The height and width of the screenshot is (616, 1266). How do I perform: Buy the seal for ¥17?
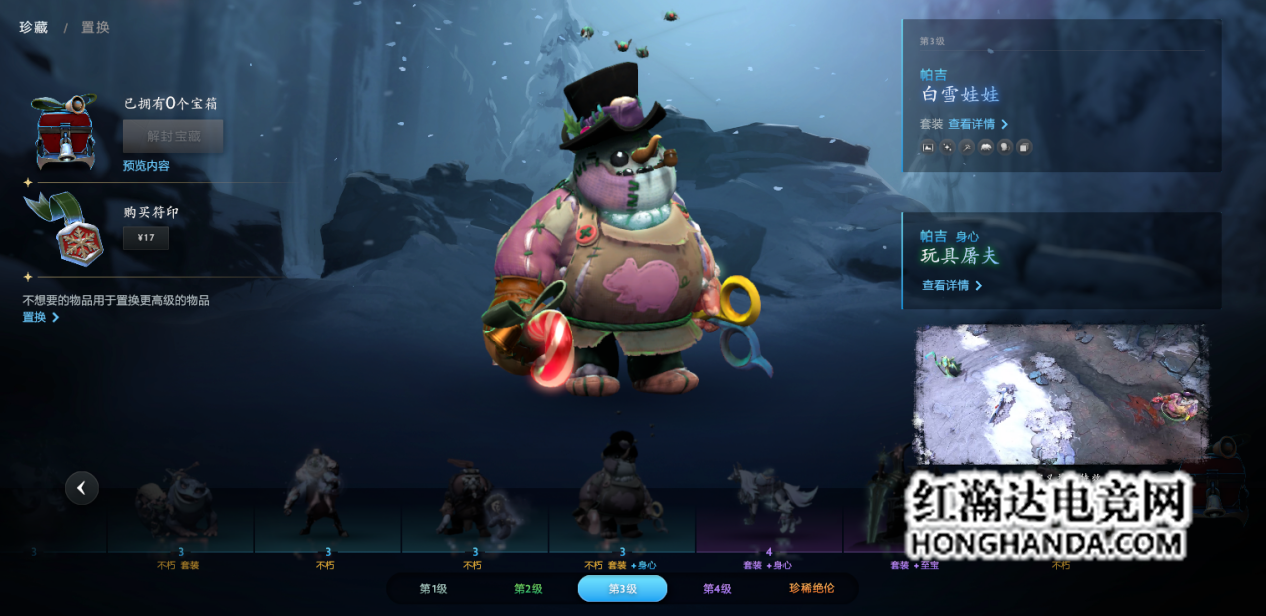coord(146,238)
